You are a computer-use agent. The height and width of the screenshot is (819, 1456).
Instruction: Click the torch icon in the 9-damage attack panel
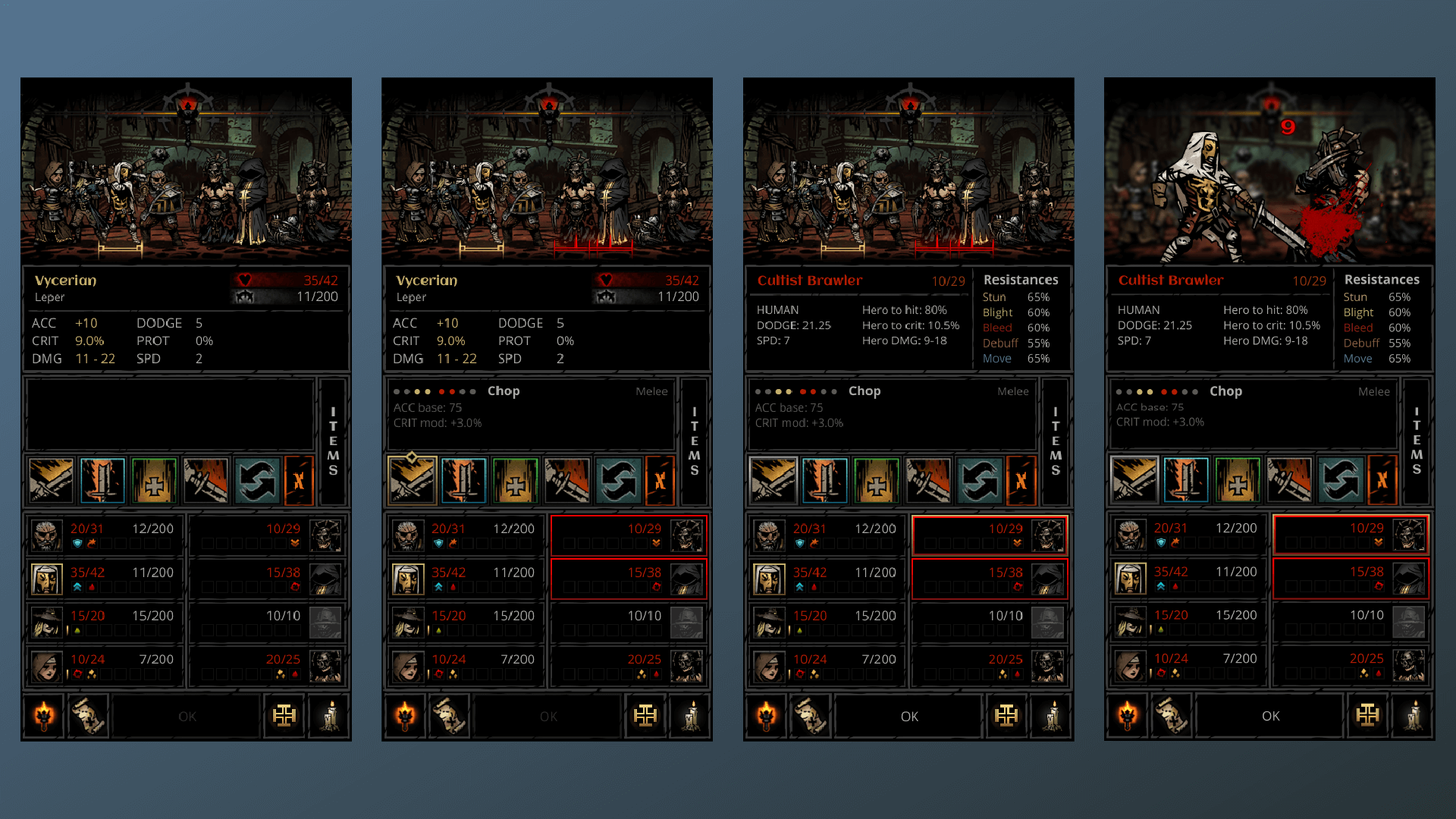1128,716
